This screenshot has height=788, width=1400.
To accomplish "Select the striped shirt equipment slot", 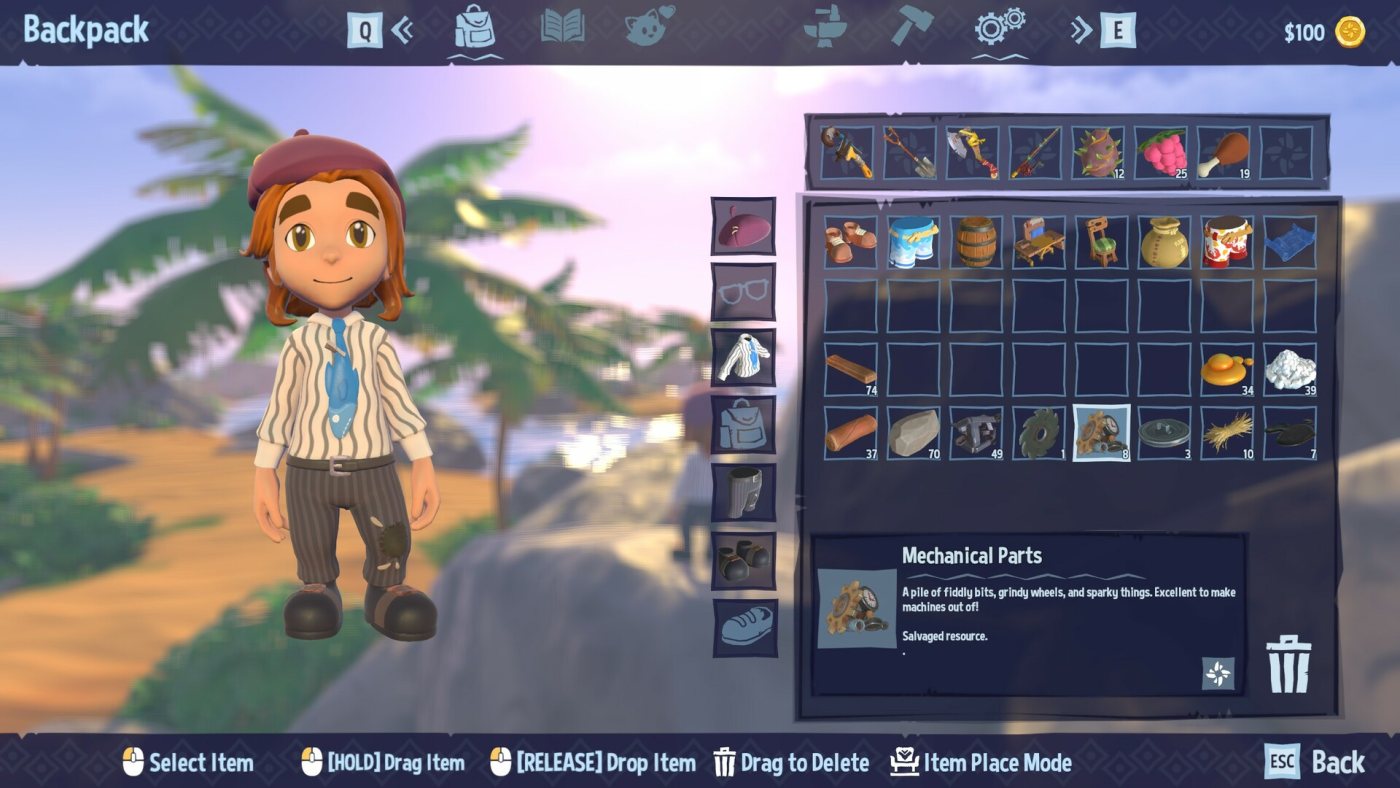I will click(743, 358).
